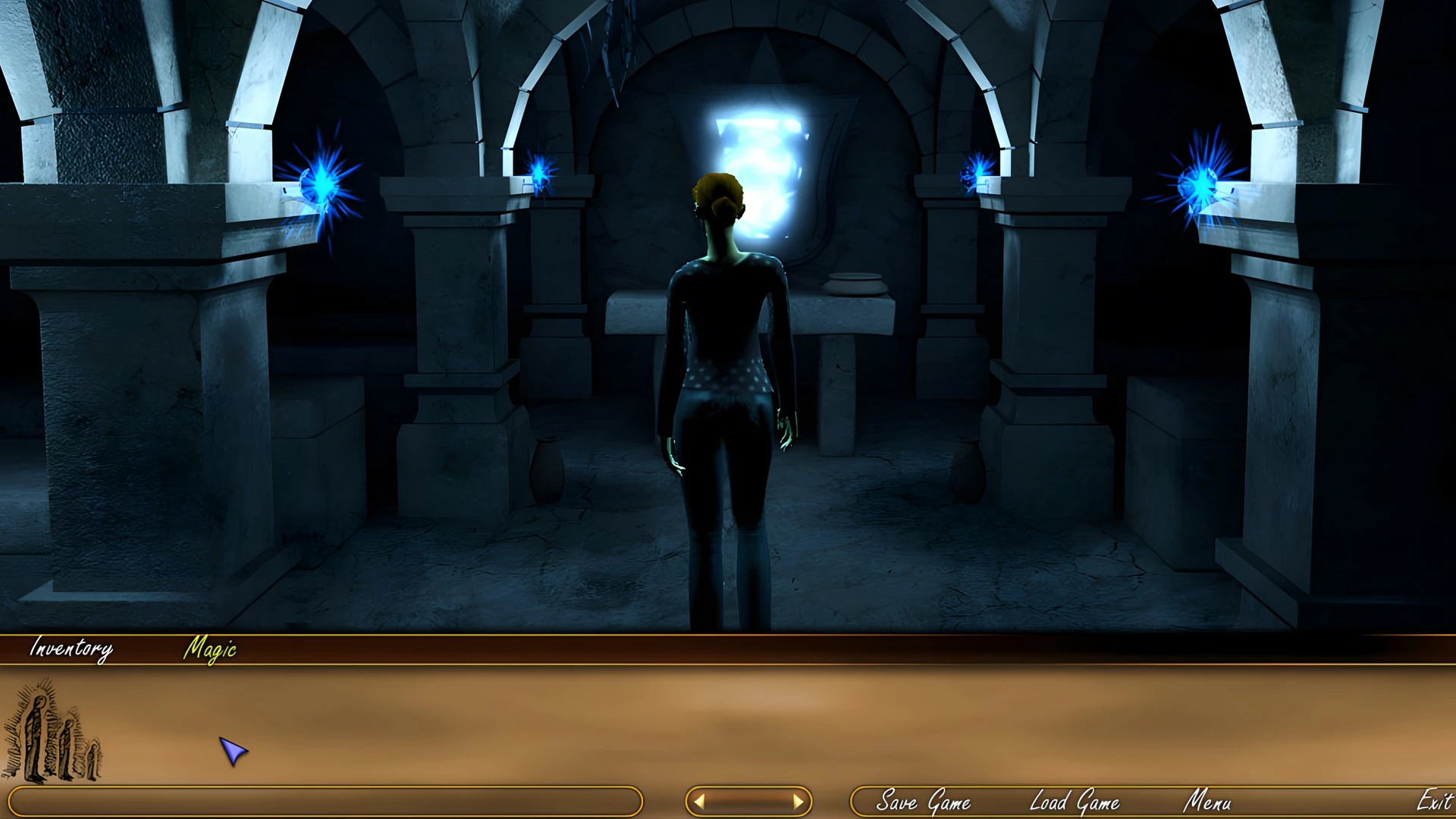Viewport: 1456px width, 819px height.
Task: Exit the game
Action: [x=1433, y=801]
